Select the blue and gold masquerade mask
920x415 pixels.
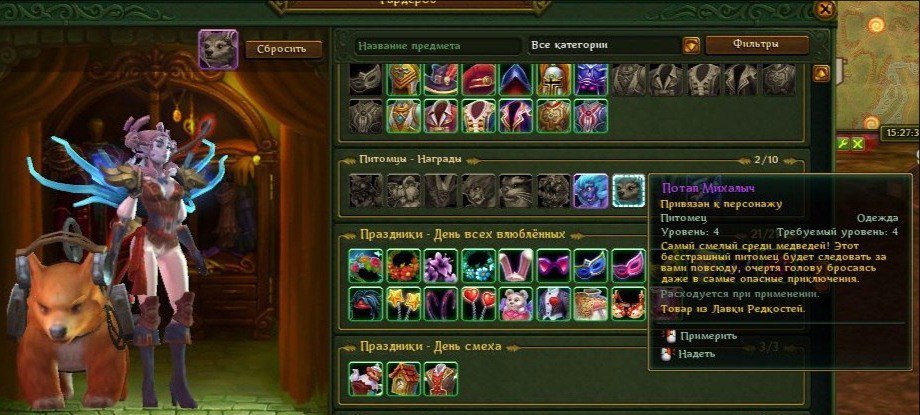(x=590, y=266)
